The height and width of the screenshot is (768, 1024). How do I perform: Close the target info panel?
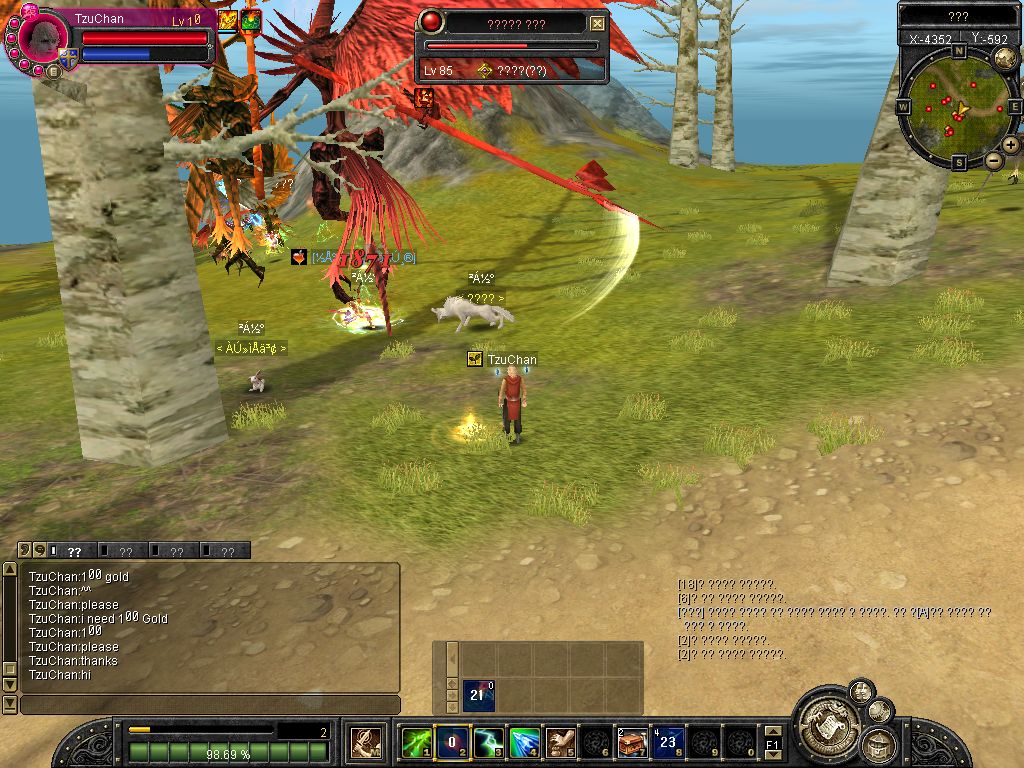coord(597,23)
